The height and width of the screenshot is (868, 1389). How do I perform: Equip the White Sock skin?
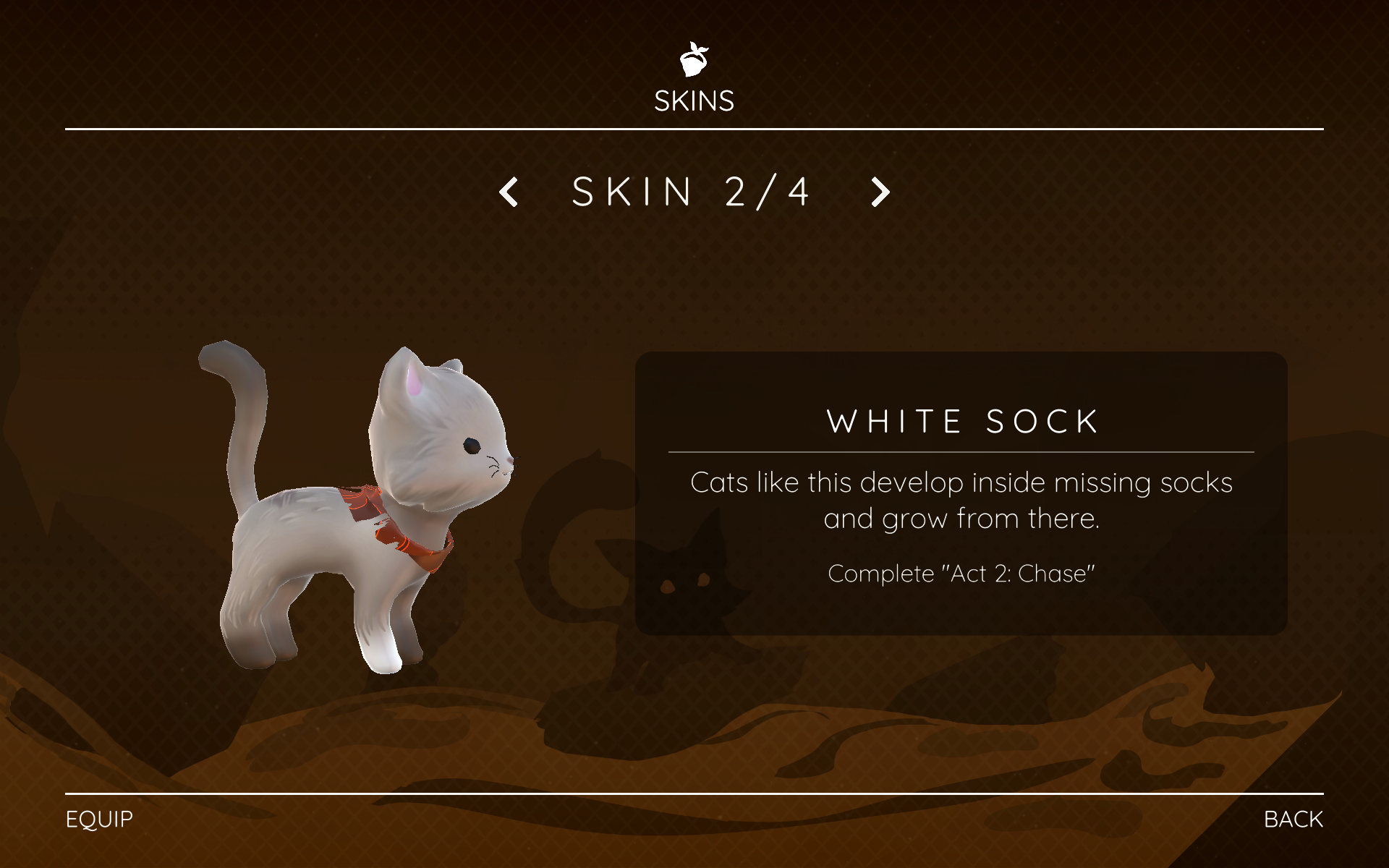[x=98, y=820]
